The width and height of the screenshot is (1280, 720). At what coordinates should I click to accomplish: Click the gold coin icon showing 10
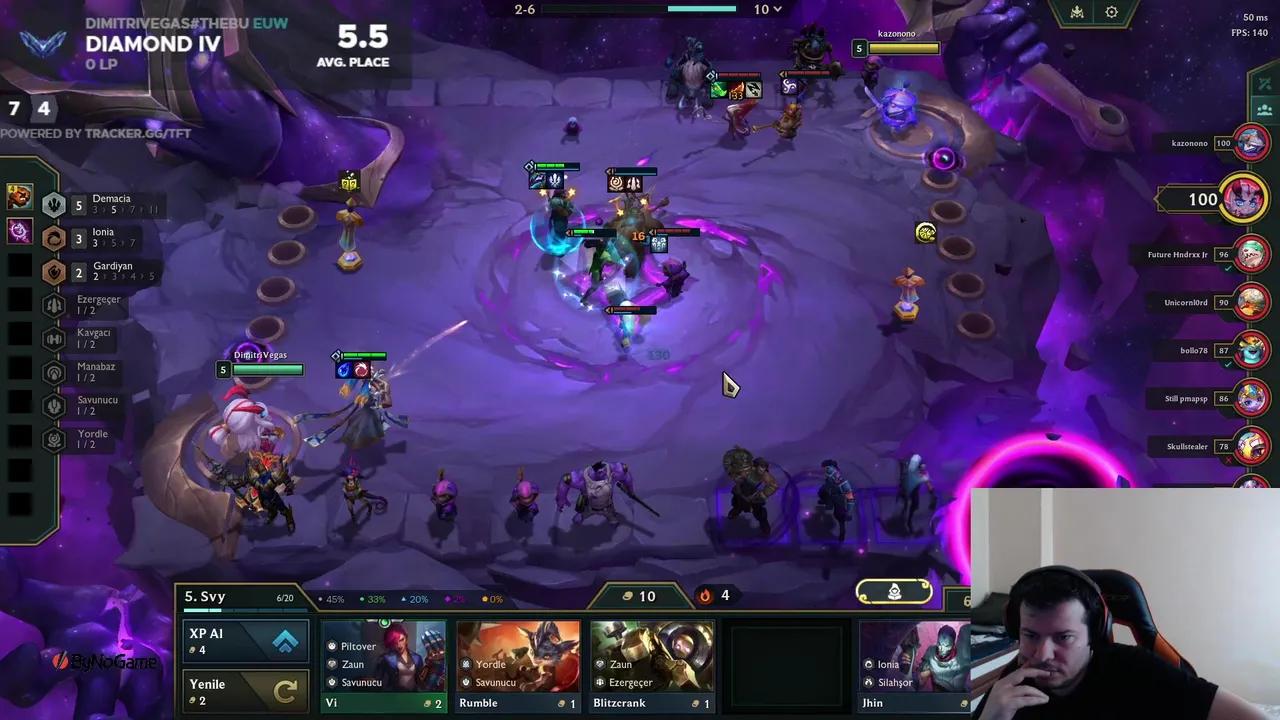(x=629, y=596)
